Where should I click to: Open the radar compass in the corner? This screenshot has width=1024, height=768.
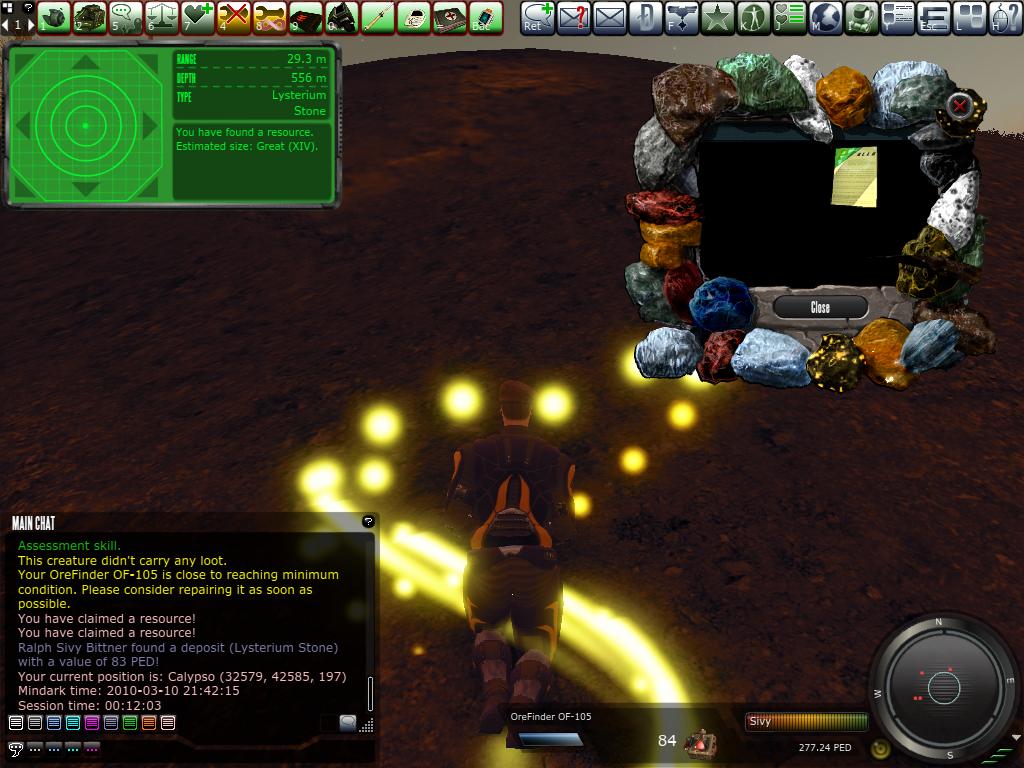pyautogui.click(x=943, y=687)
